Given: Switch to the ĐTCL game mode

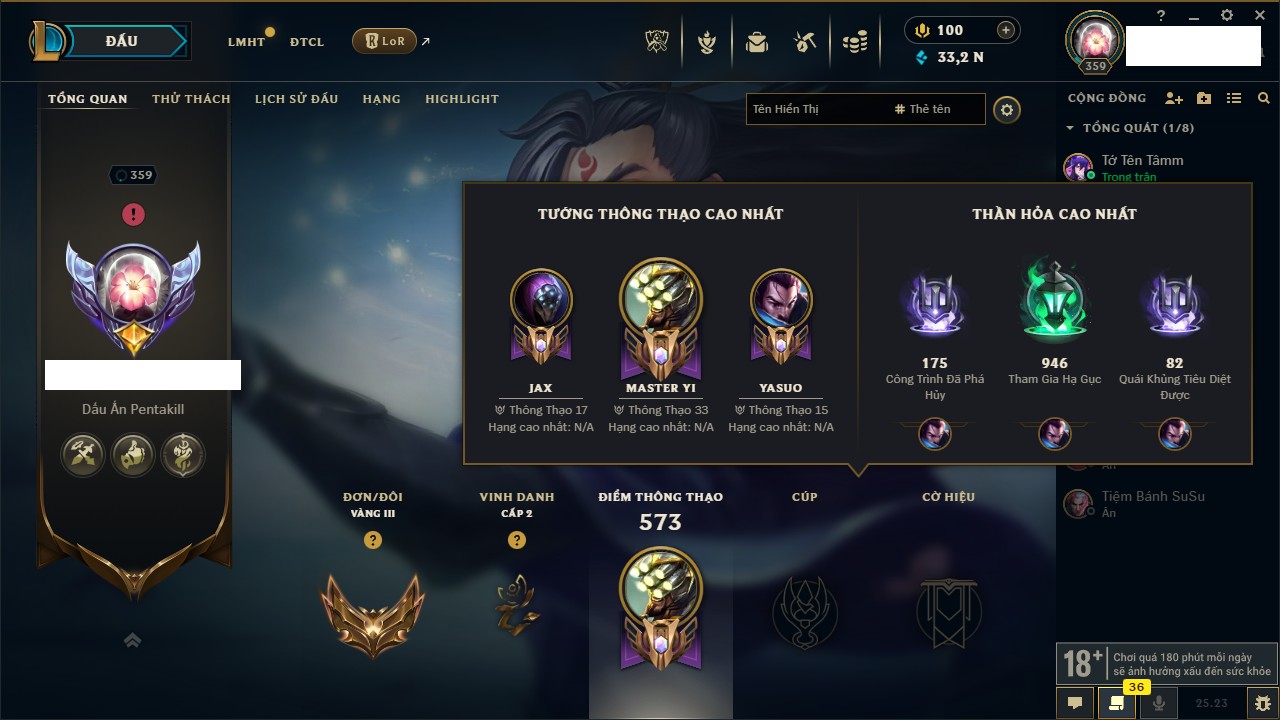Looking at the screenshot, I should [x=307, y=42].
